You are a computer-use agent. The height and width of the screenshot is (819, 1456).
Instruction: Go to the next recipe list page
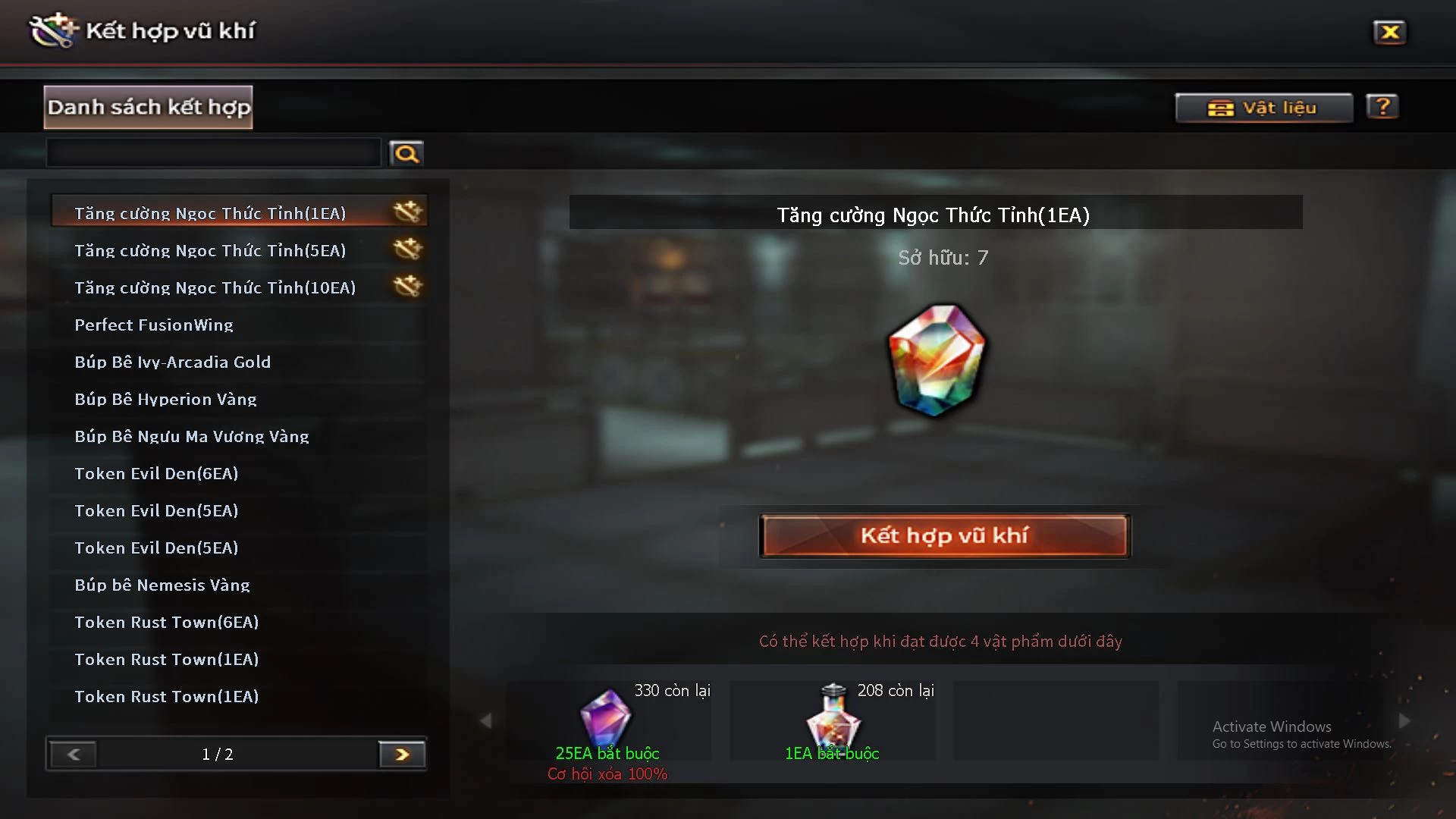coord(402,755)
